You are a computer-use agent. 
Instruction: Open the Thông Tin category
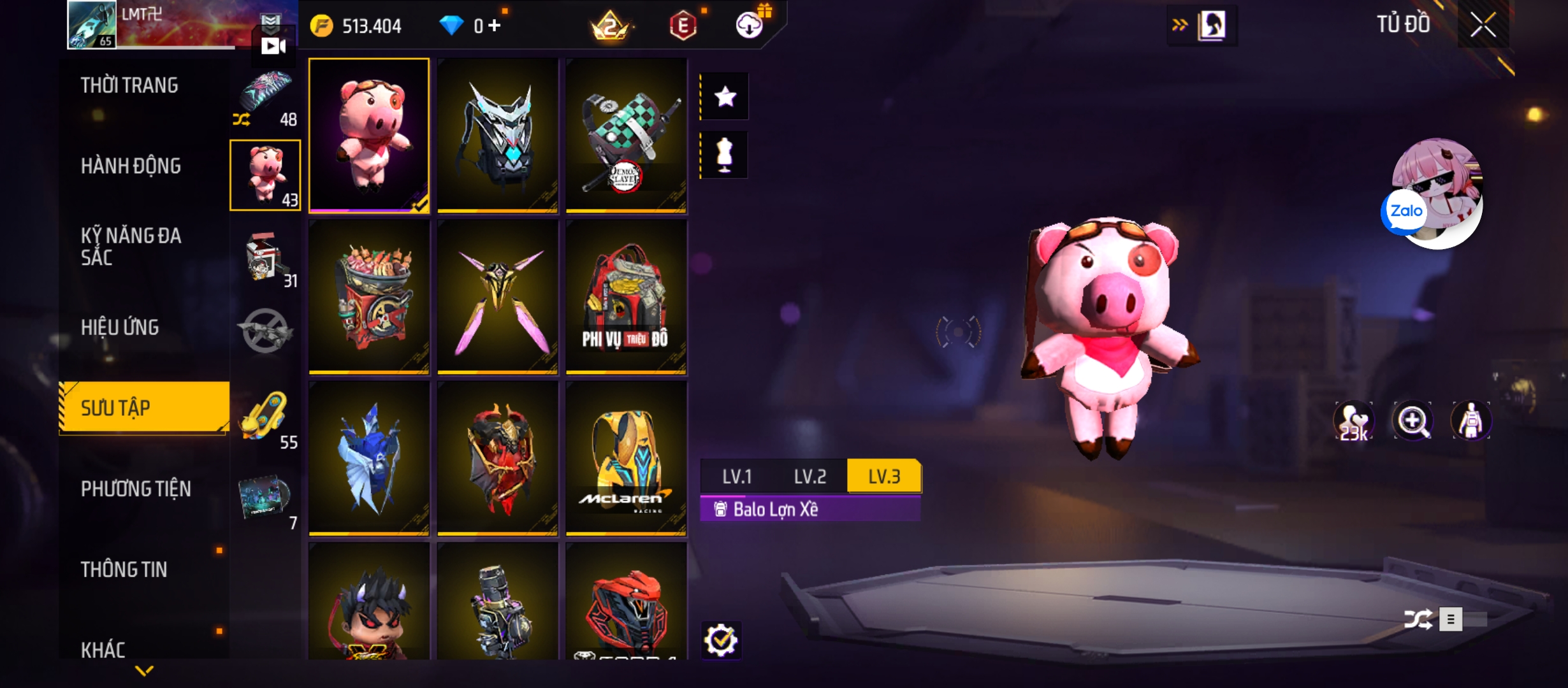(x=124, y=570)
